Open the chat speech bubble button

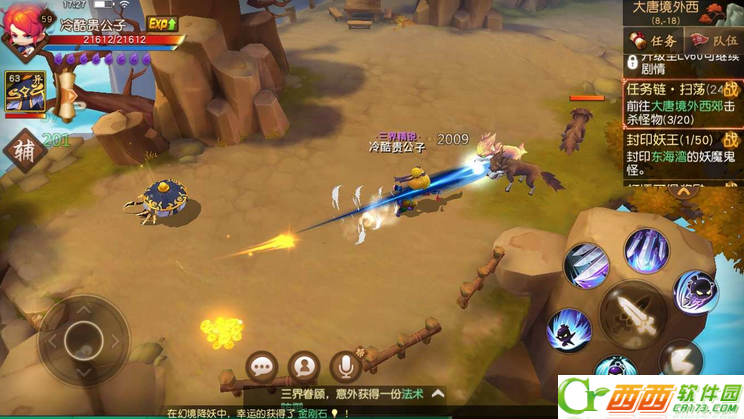263,367
